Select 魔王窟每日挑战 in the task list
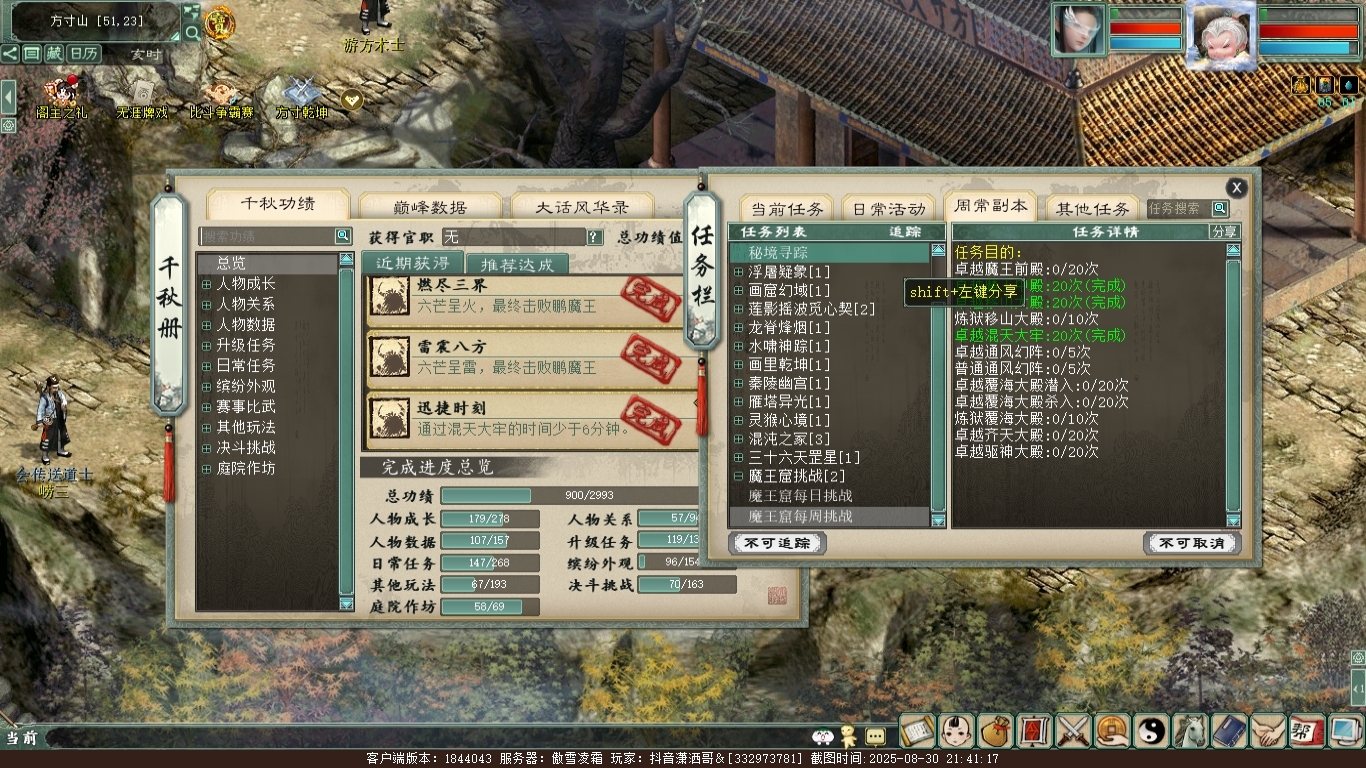This screenshot has width=1366, height=768. click(800, 496)
